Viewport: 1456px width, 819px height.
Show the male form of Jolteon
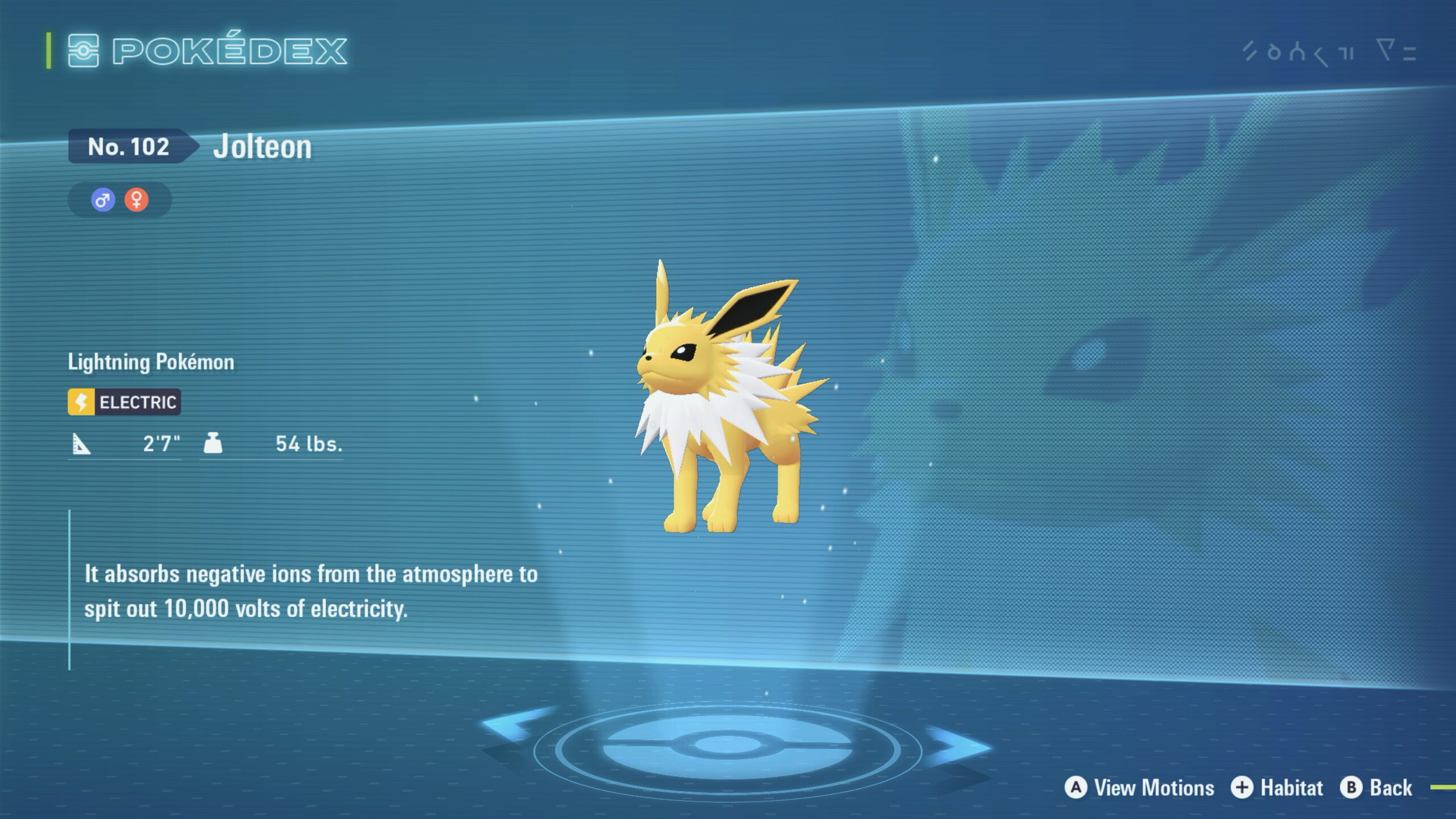[x=103, y=200]
